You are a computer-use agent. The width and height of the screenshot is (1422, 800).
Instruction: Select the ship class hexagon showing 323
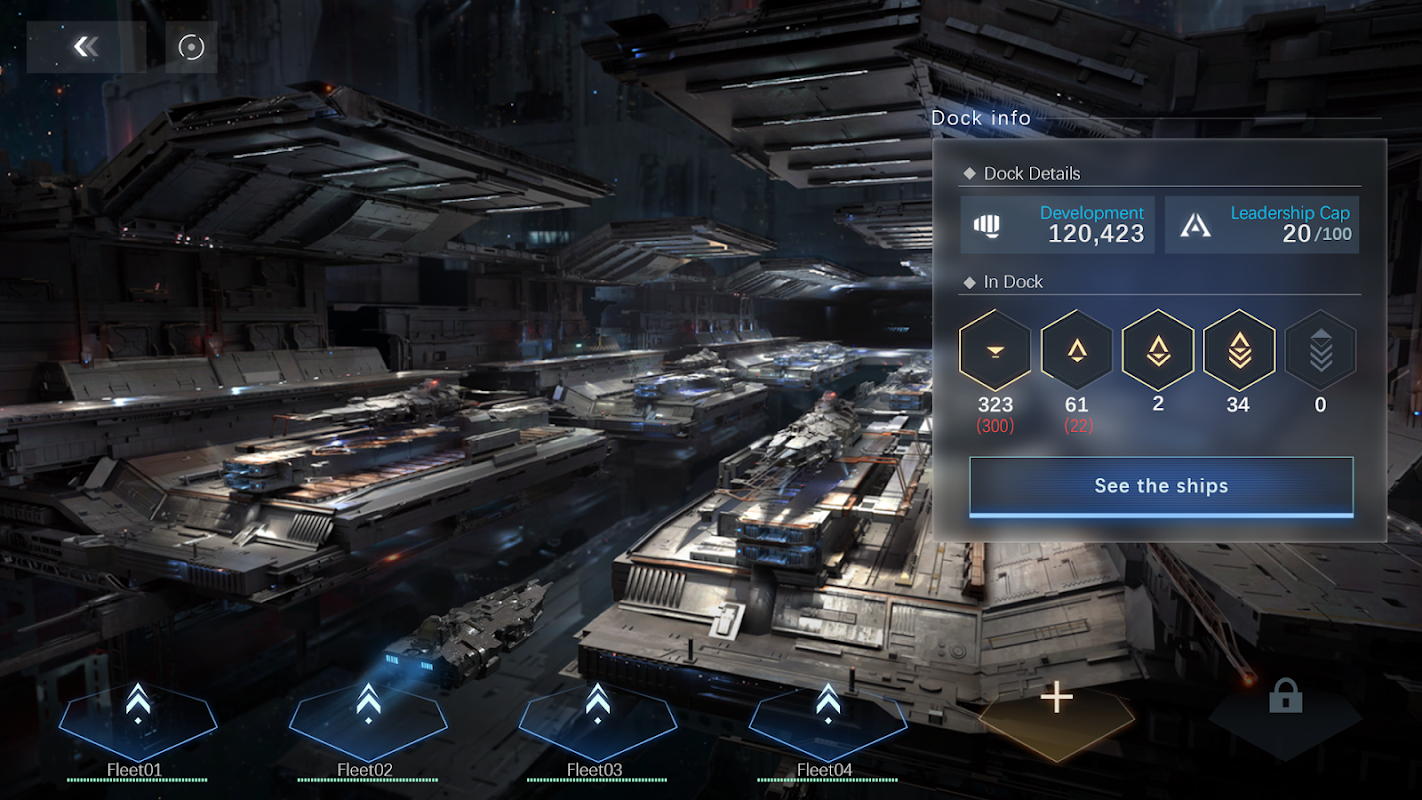tap(995, 350)
